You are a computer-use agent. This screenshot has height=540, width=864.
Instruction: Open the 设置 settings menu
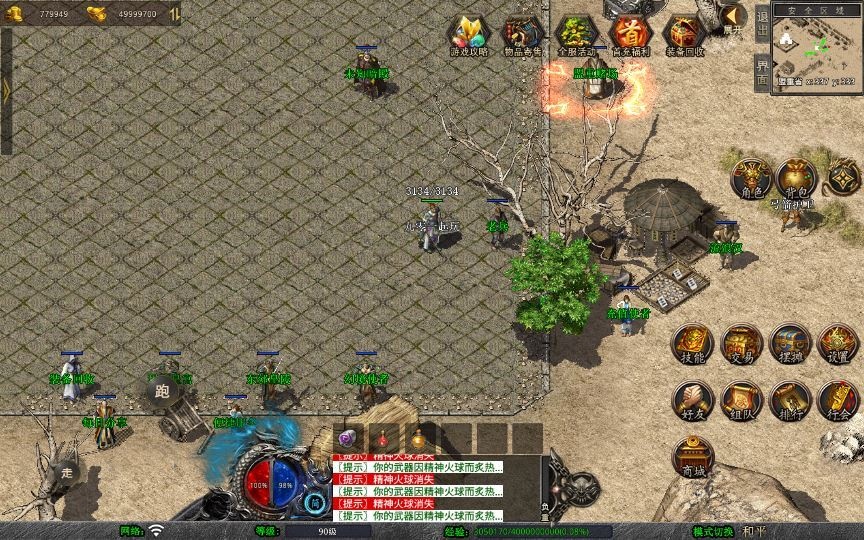point(838,344)
